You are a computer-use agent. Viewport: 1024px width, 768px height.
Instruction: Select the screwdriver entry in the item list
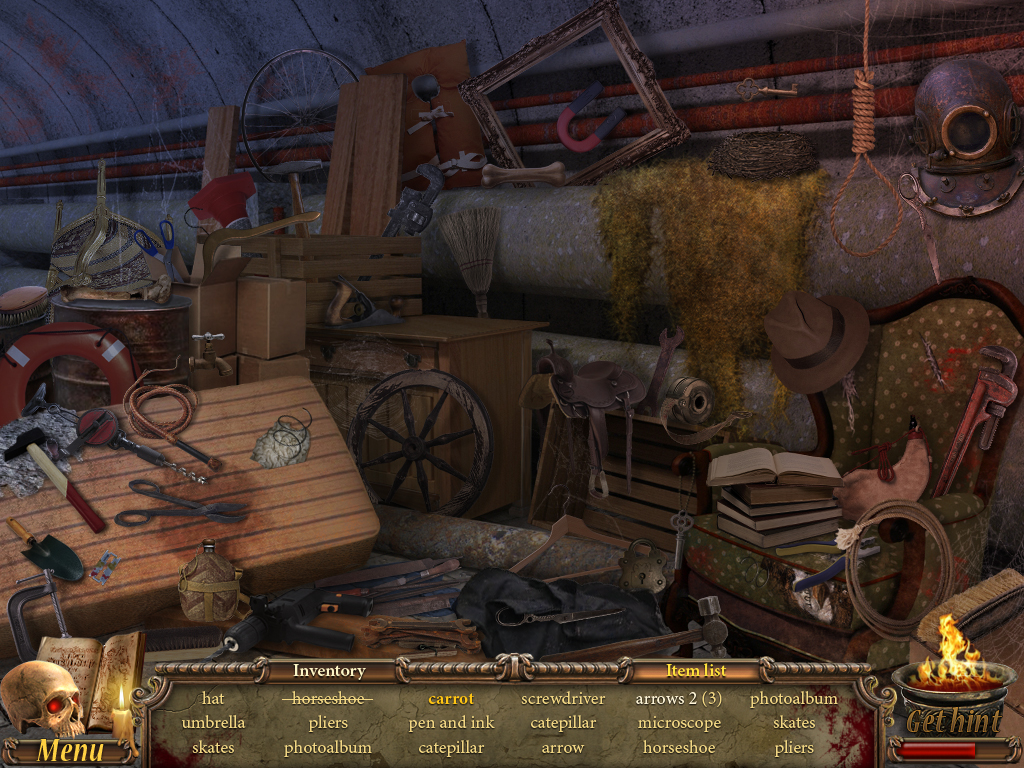[x=563, y=698]
